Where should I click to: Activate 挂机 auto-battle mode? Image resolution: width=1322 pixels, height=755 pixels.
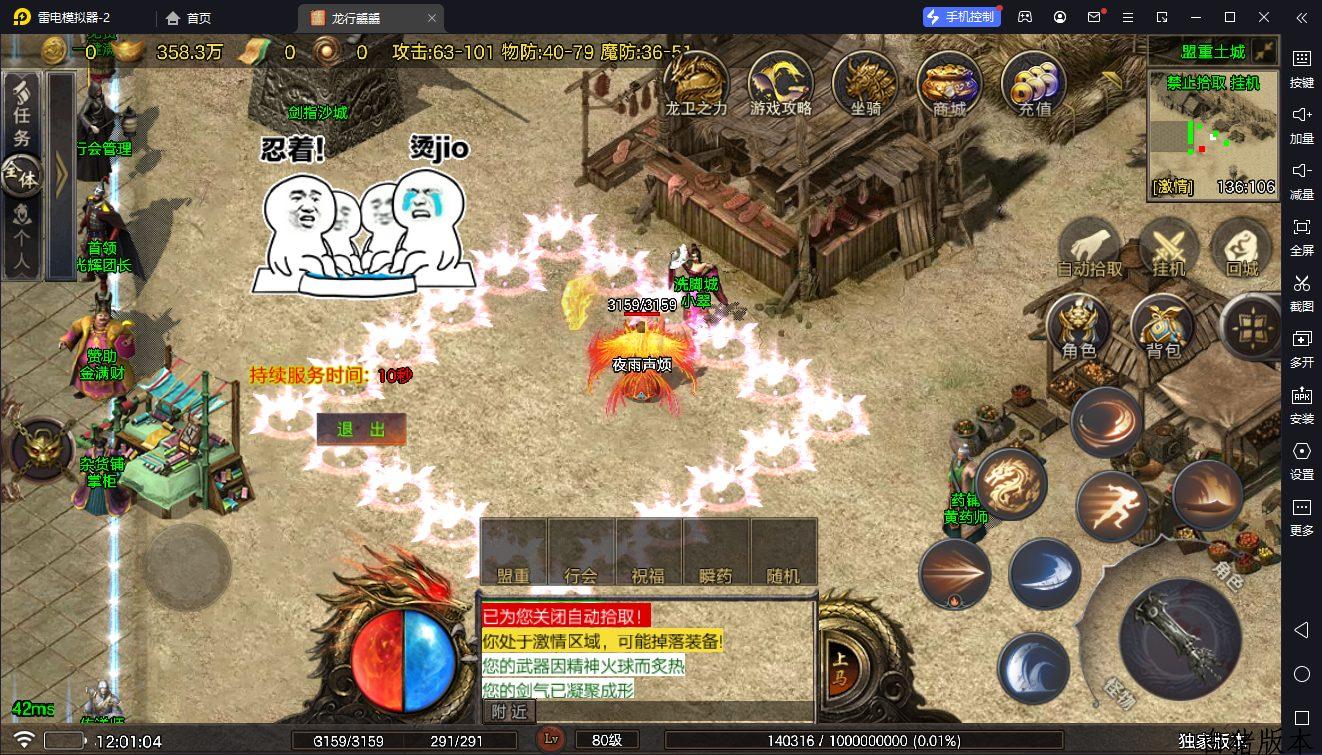1168,247
